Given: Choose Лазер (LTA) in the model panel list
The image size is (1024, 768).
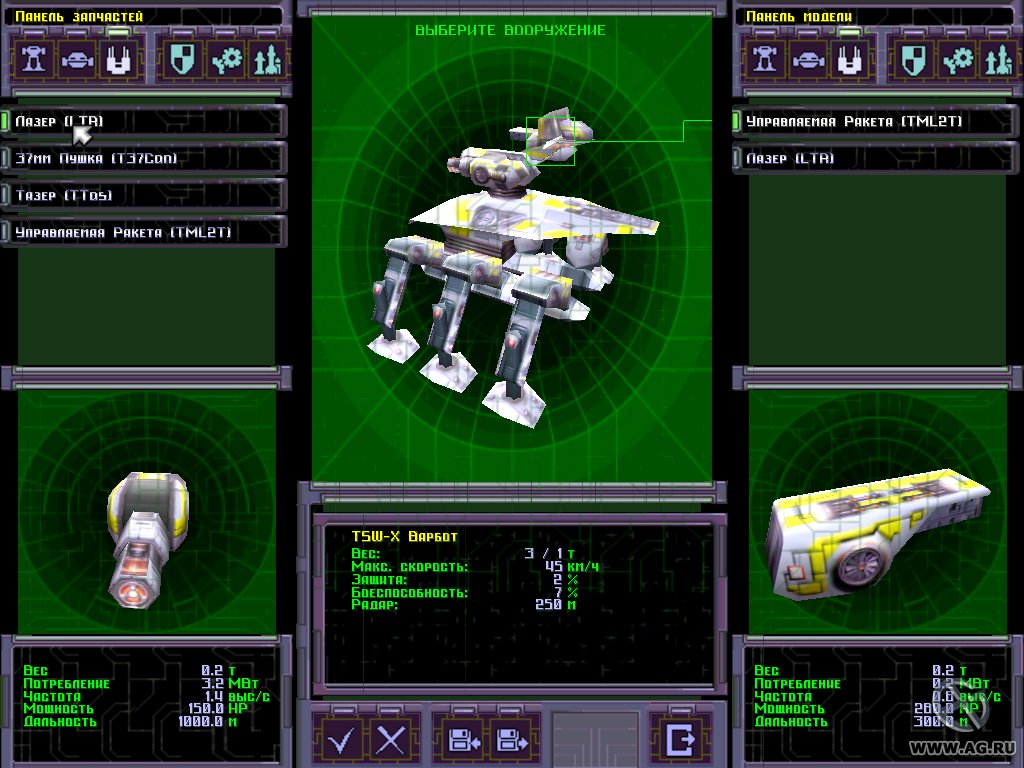Looking at the screenshot, I should (x=868, y=158).
